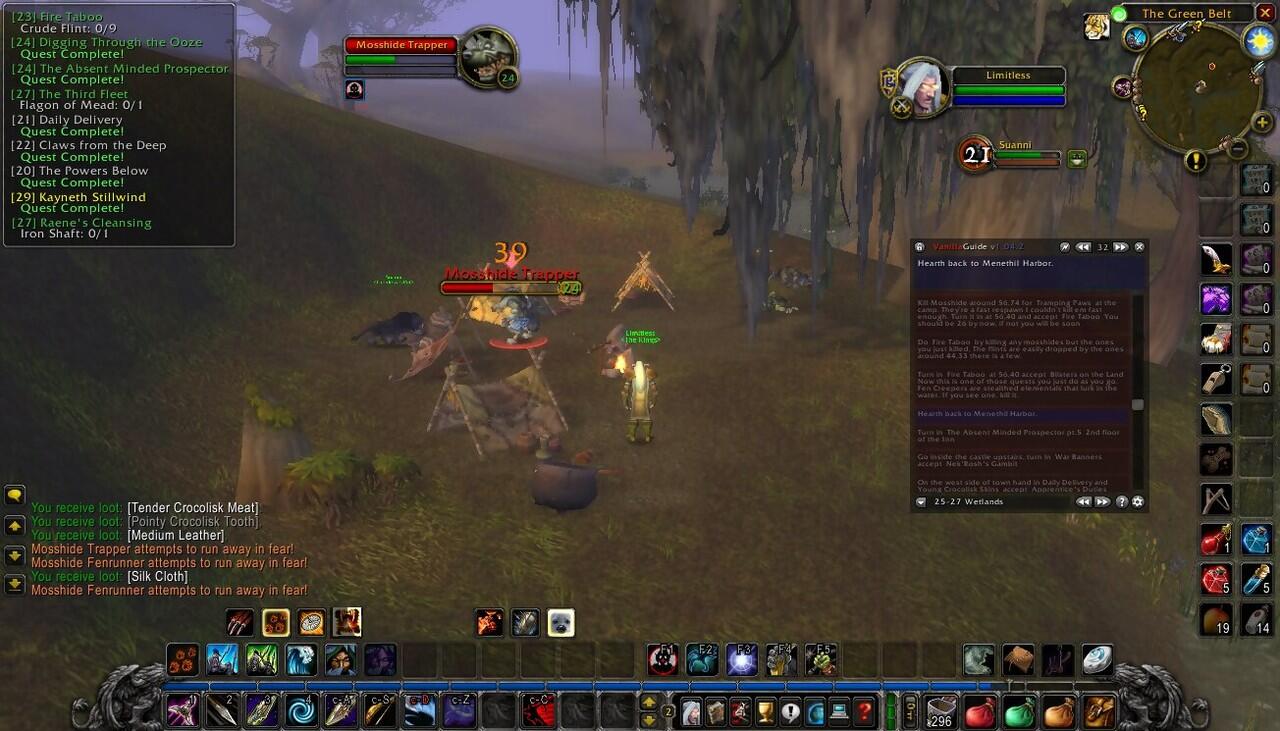The height and width of the screenshot is (731, 1280).
Task: Close the VanillaGuide window
Action: point(1139,247)
